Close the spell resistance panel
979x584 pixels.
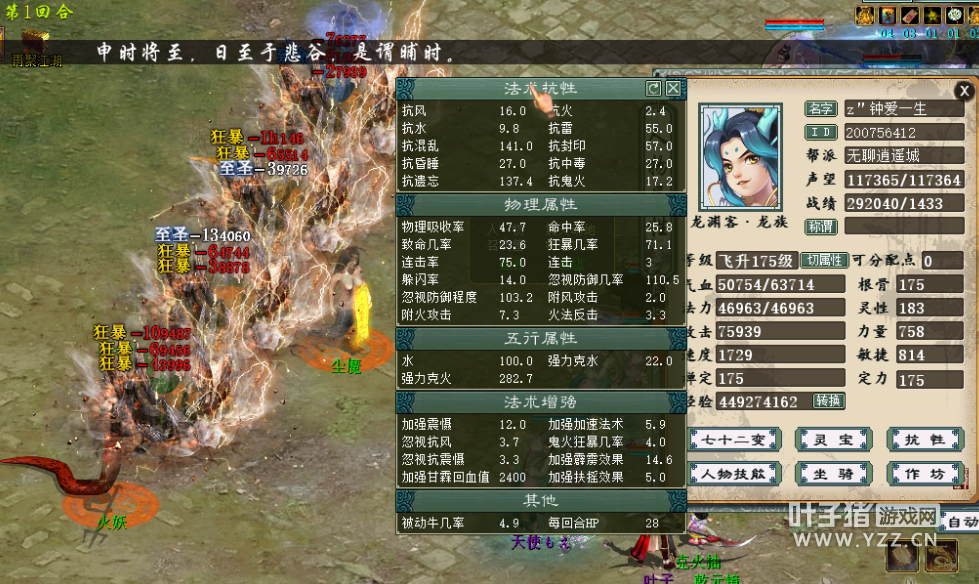[674, 88]
